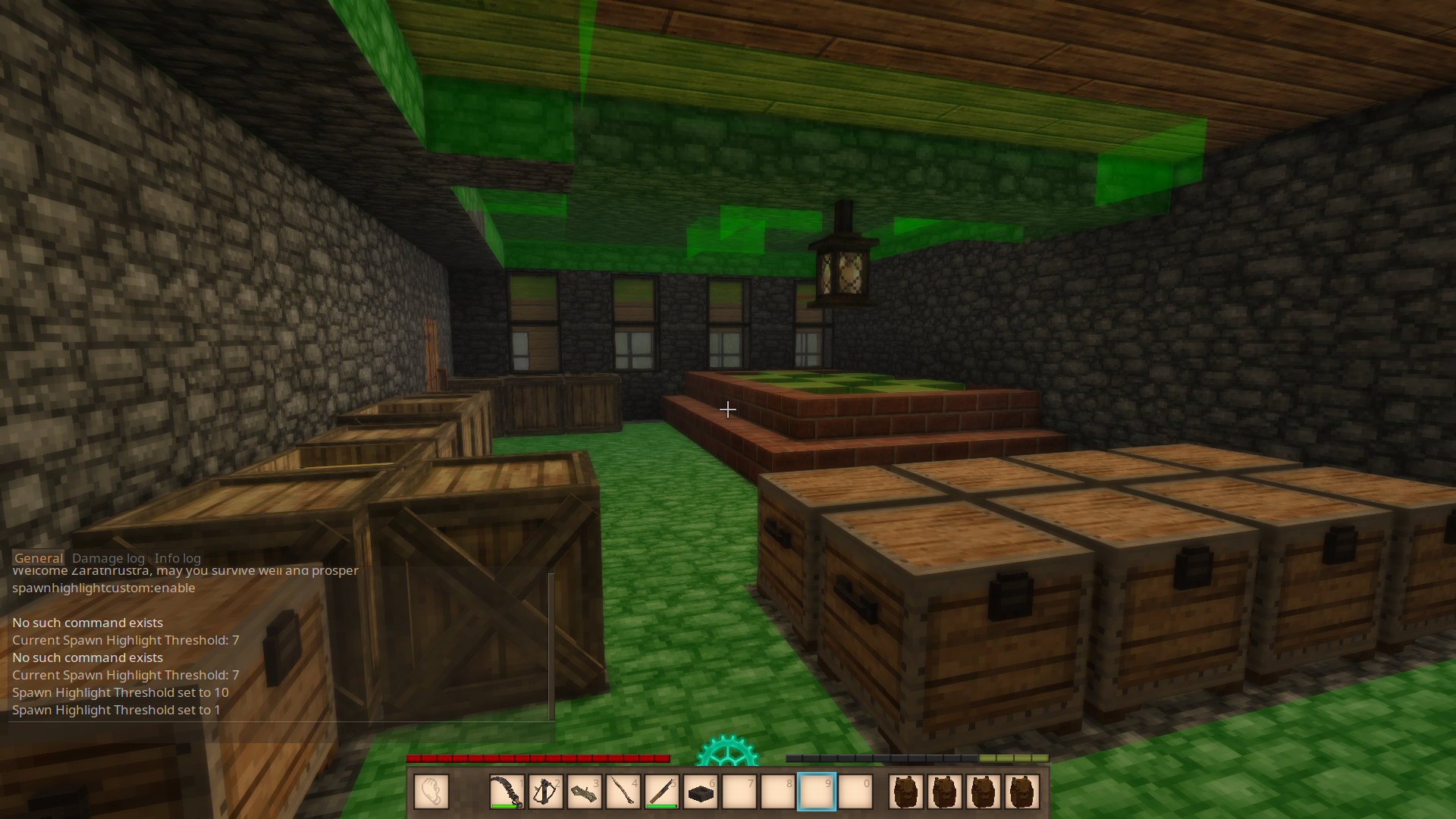Show the Info log tab
Viewport: 1456px width, 819px height.
[x=177, y=558]
